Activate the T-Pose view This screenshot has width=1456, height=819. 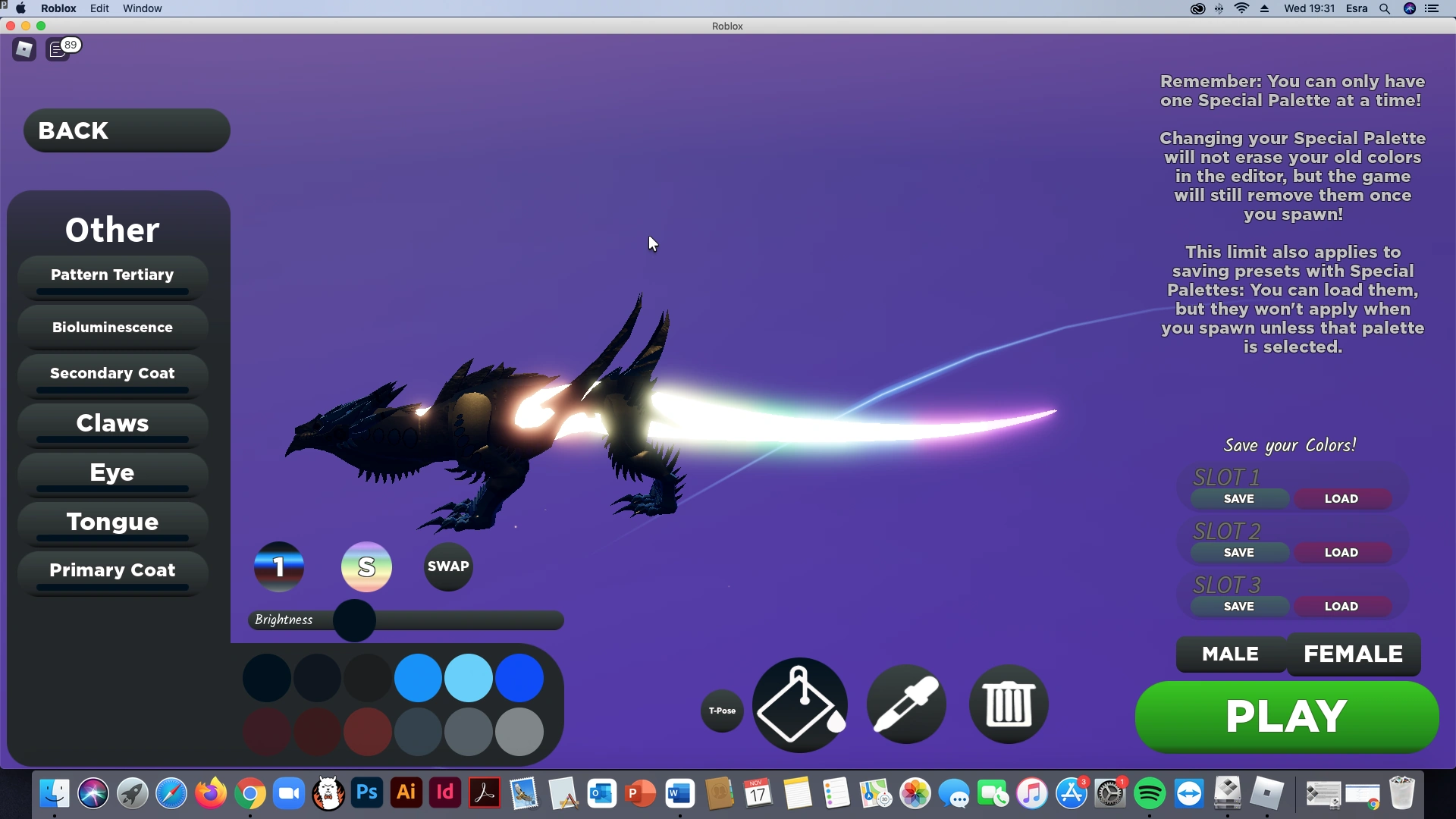click(721, 711)
